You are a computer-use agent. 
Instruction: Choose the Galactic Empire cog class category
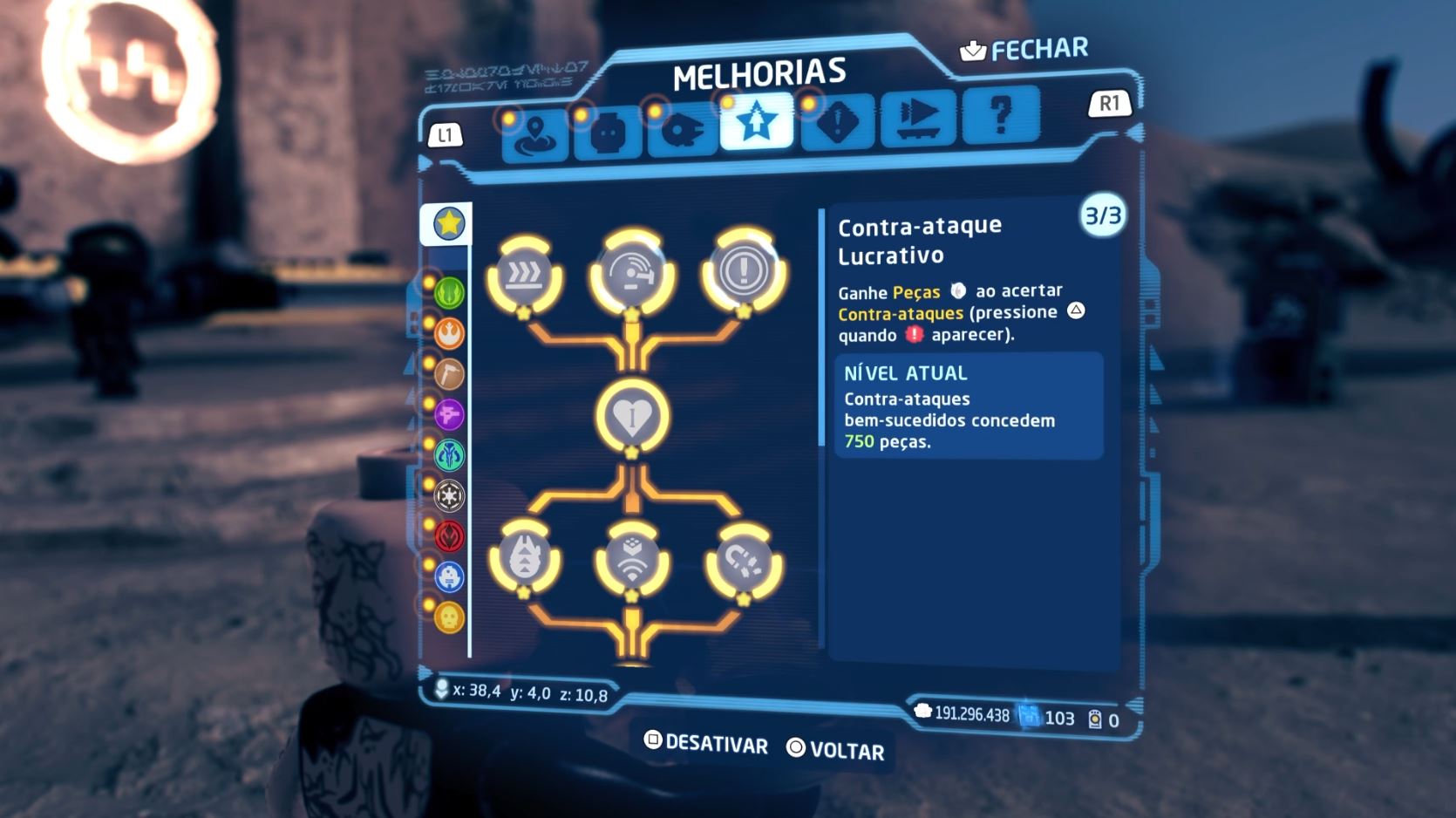tap(449, 495)
